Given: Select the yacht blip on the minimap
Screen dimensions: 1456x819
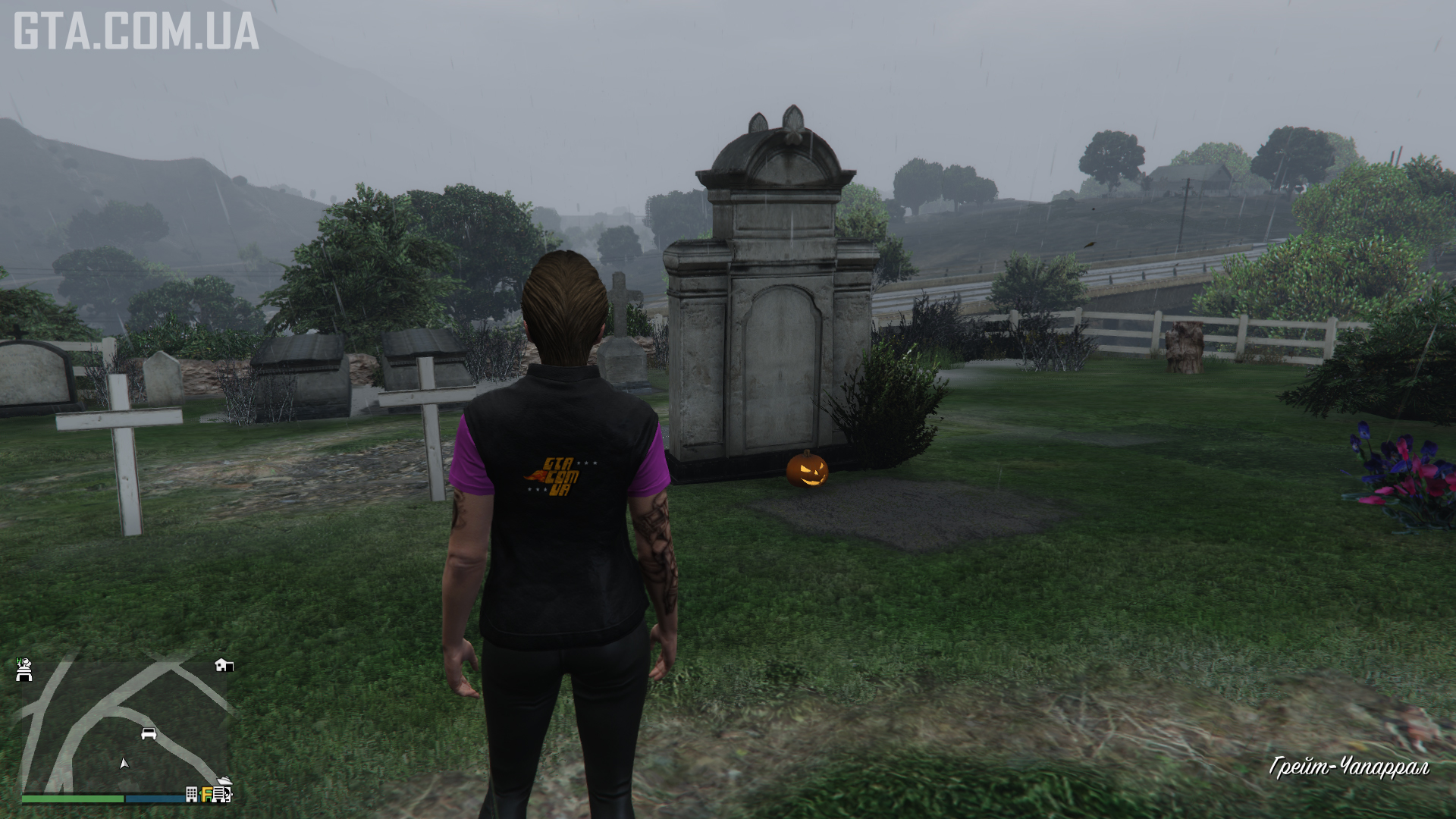Looking at the screenshot, I should click(224, 781).
